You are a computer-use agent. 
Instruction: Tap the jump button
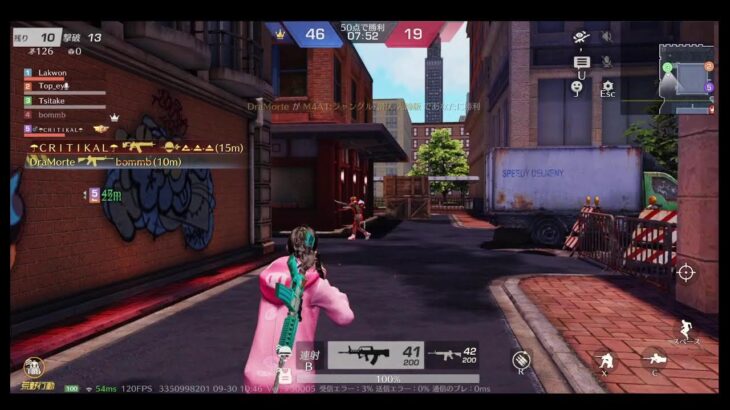pos(685,328)
